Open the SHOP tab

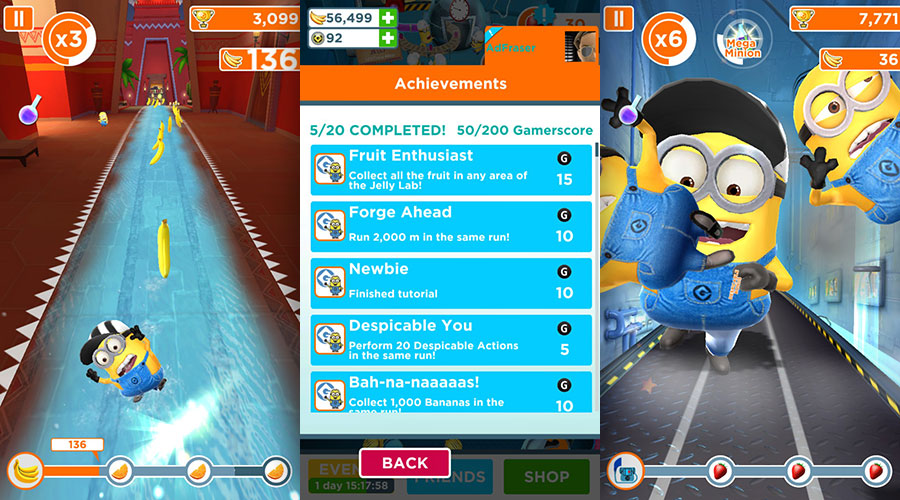[x=546, y=477]
